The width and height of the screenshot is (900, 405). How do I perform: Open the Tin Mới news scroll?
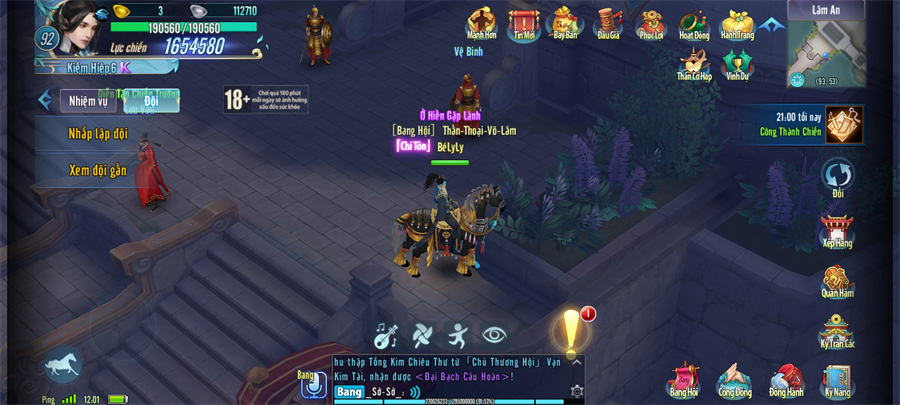[524, 22]
